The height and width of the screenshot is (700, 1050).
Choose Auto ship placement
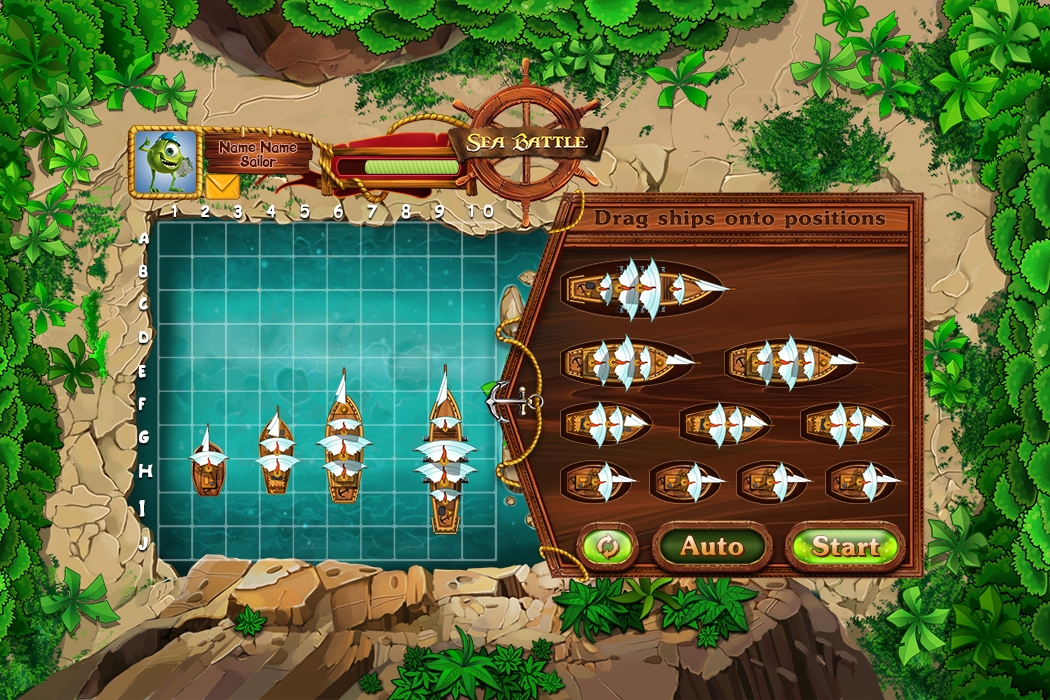pos(712,546)
